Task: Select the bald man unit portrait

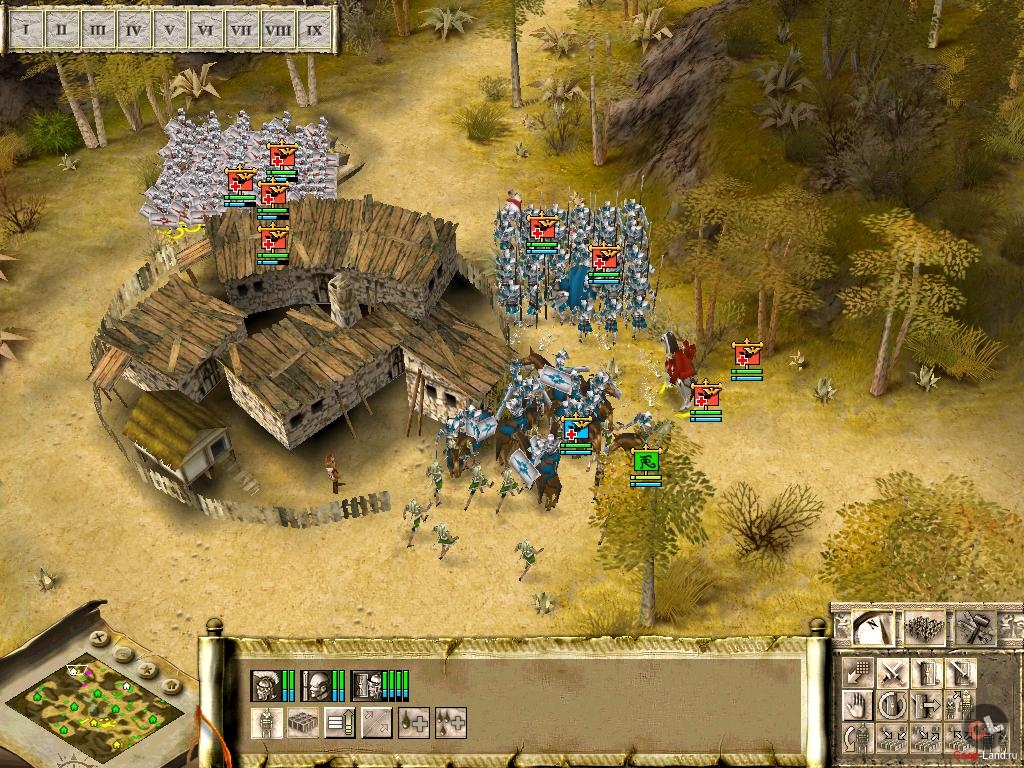Action: tap(317, 685)
